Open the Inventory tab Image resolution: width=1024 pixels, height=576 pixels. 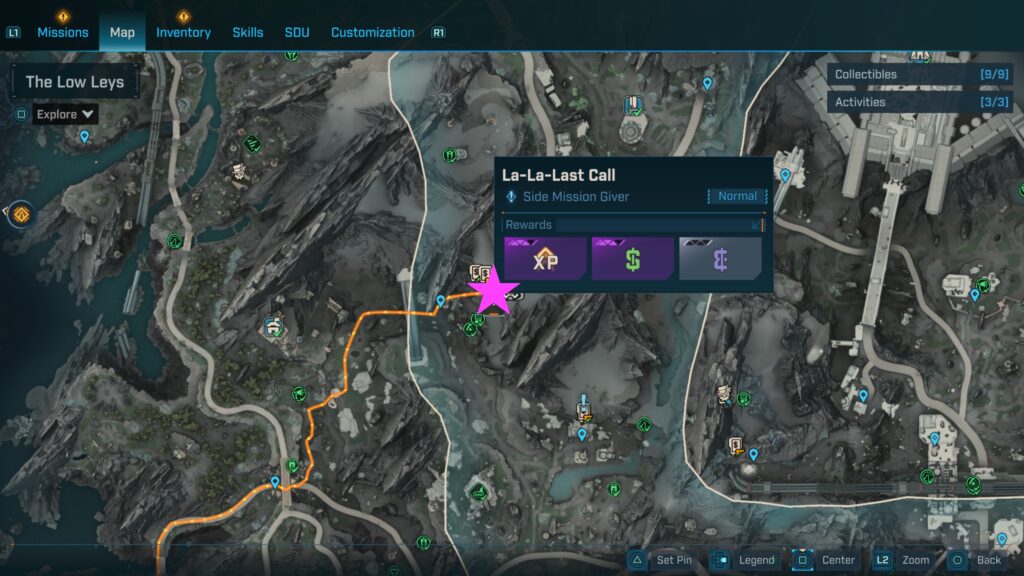click(183, 32)
